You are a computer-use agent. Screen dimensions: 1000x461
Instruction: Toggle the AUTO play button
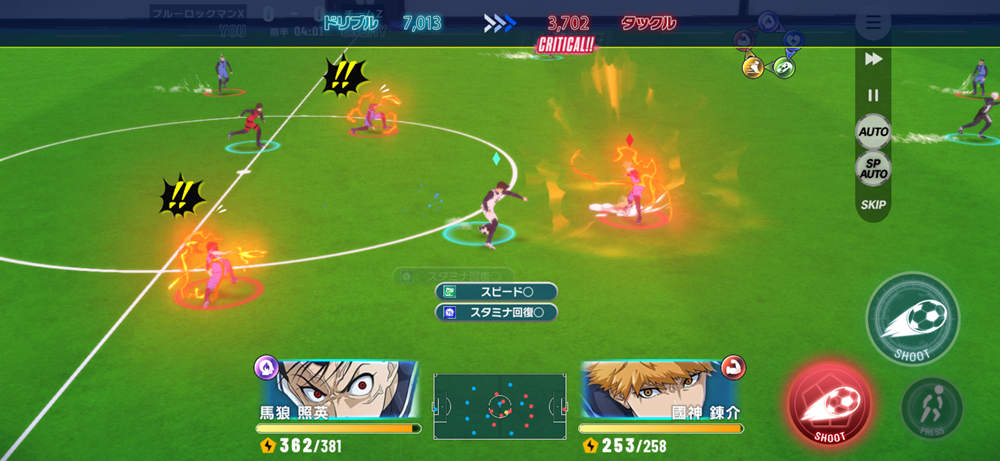click(873, 132)
